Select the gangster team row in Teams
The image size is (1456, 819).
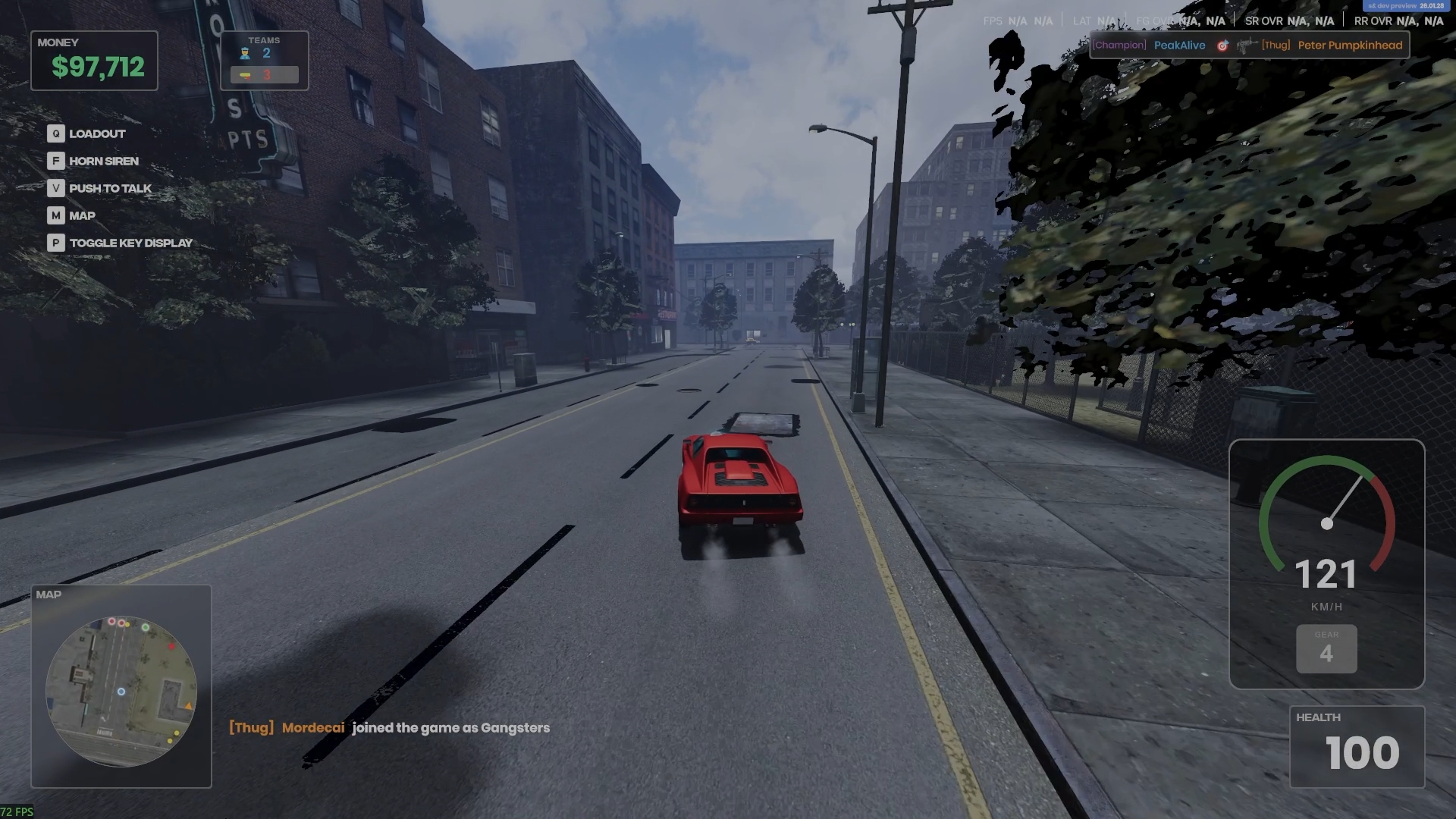coord(264,74)
